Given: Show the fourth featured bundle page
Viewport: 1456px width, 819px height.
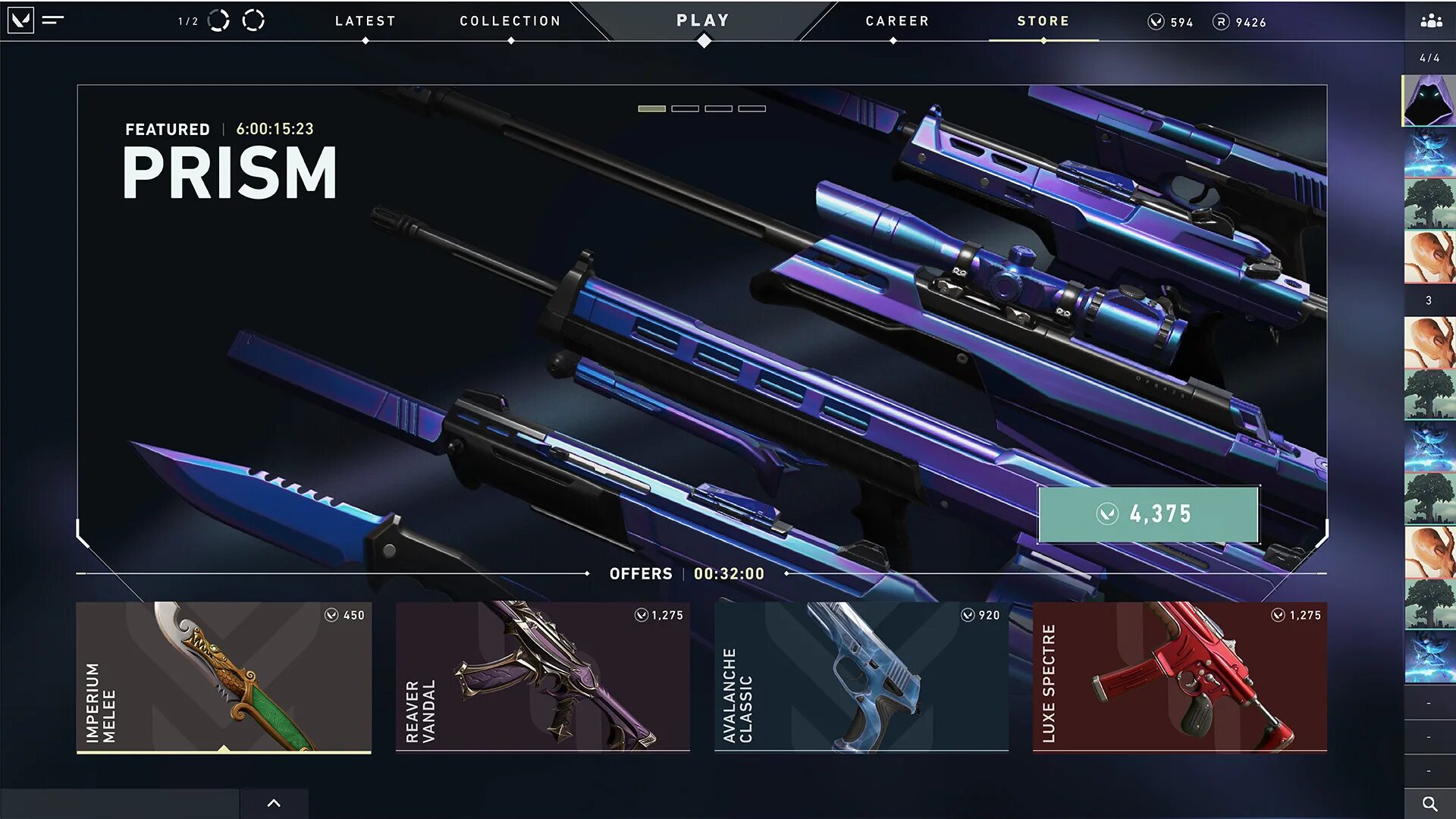Looking at the screenshot, I should click(752, 109).
